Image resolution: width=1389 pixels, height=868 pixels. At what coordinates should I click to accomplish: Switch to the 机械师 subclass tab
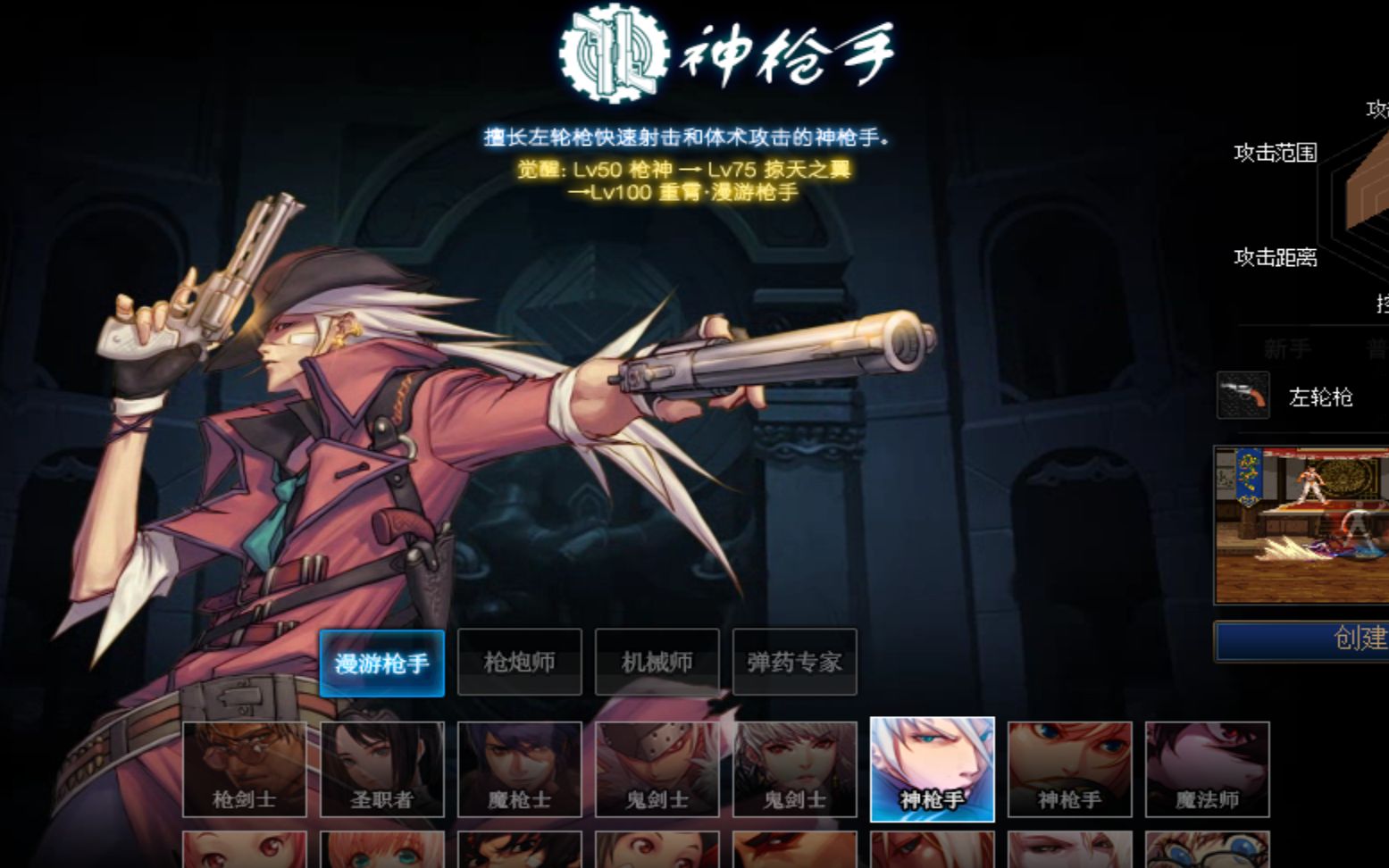pos(657,662)
